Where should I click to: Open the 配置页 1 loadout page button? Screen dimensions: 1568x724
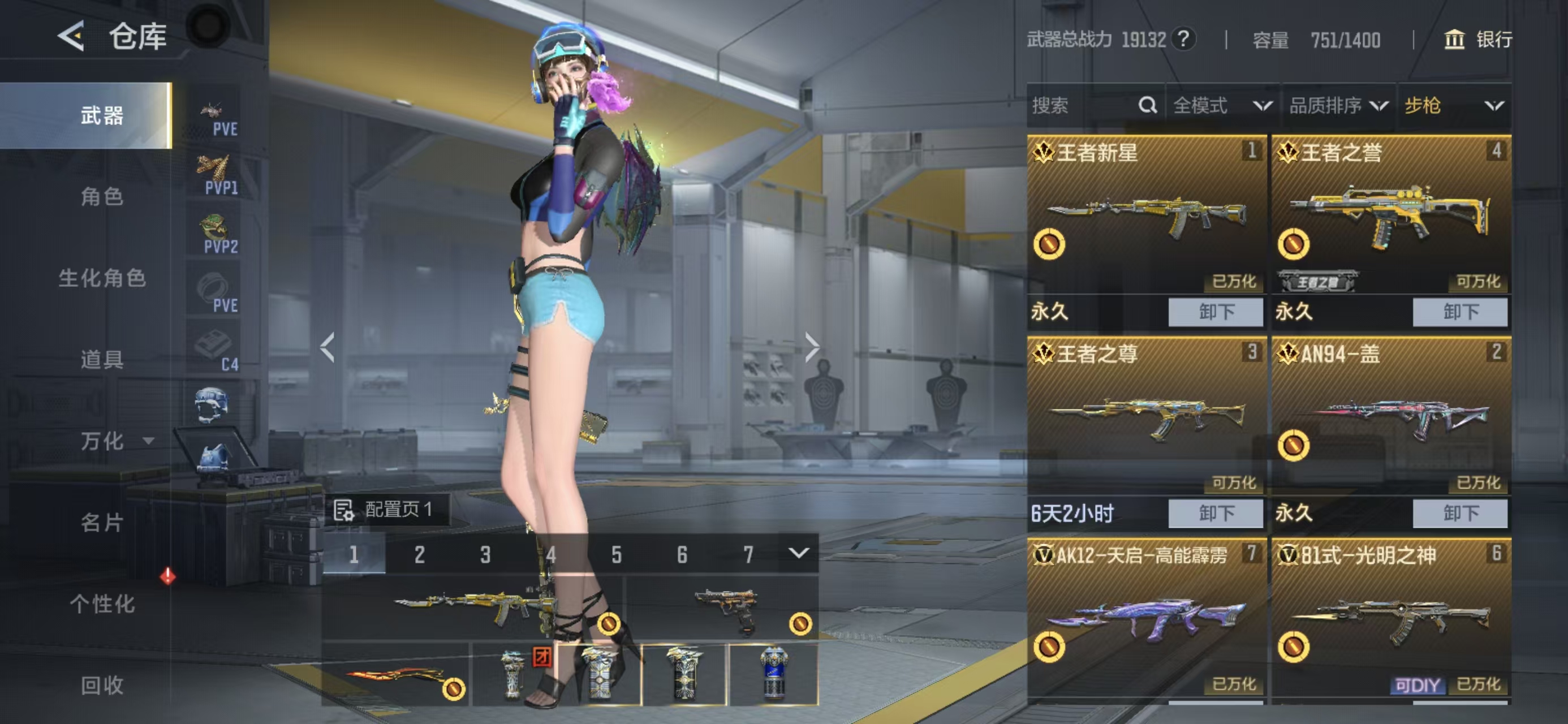tap(386, 509)
